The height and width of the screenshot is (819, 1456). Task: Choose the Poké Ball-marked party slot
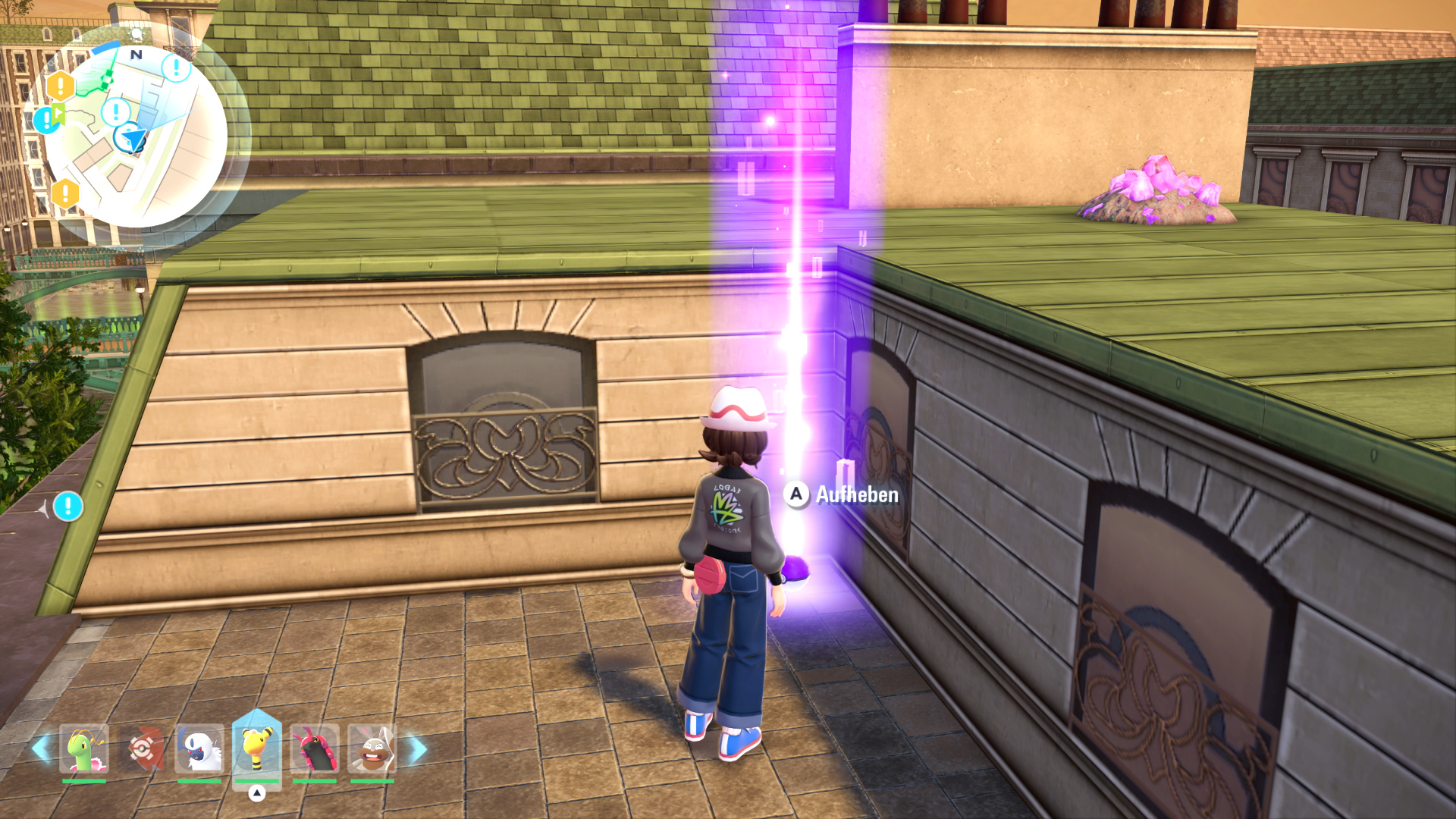[x=143, y=749]
